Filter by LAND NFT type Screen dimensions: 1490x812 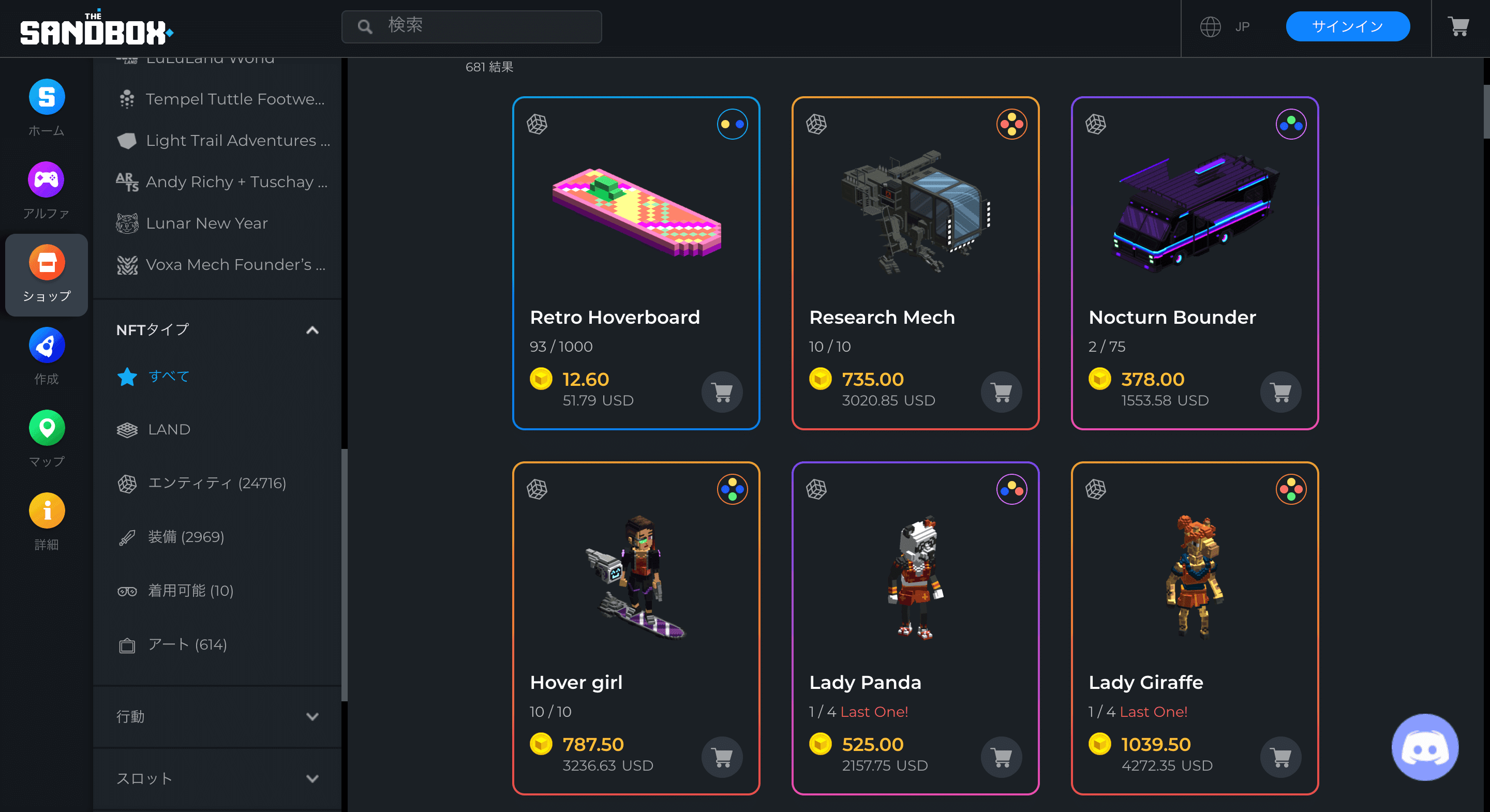(x=168, y=429)
